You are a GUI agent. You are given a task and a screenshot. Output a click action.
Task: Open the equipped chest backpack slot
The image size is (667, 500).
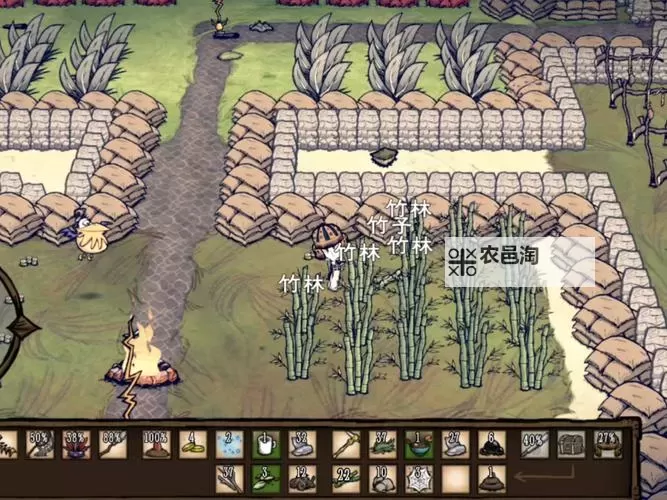571,445
